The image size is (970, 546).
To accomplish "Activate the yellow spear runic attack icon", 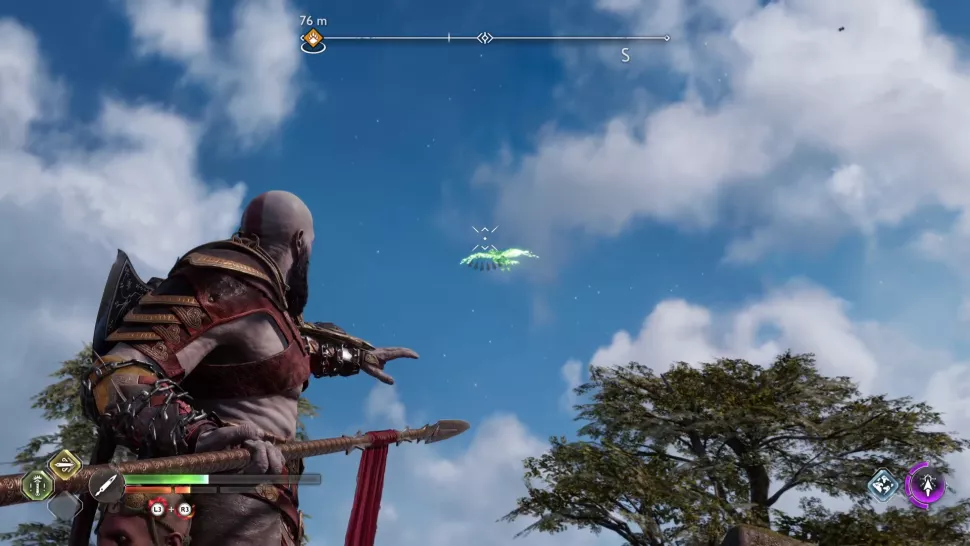I will pyautogui.click(x=65, y=463).
